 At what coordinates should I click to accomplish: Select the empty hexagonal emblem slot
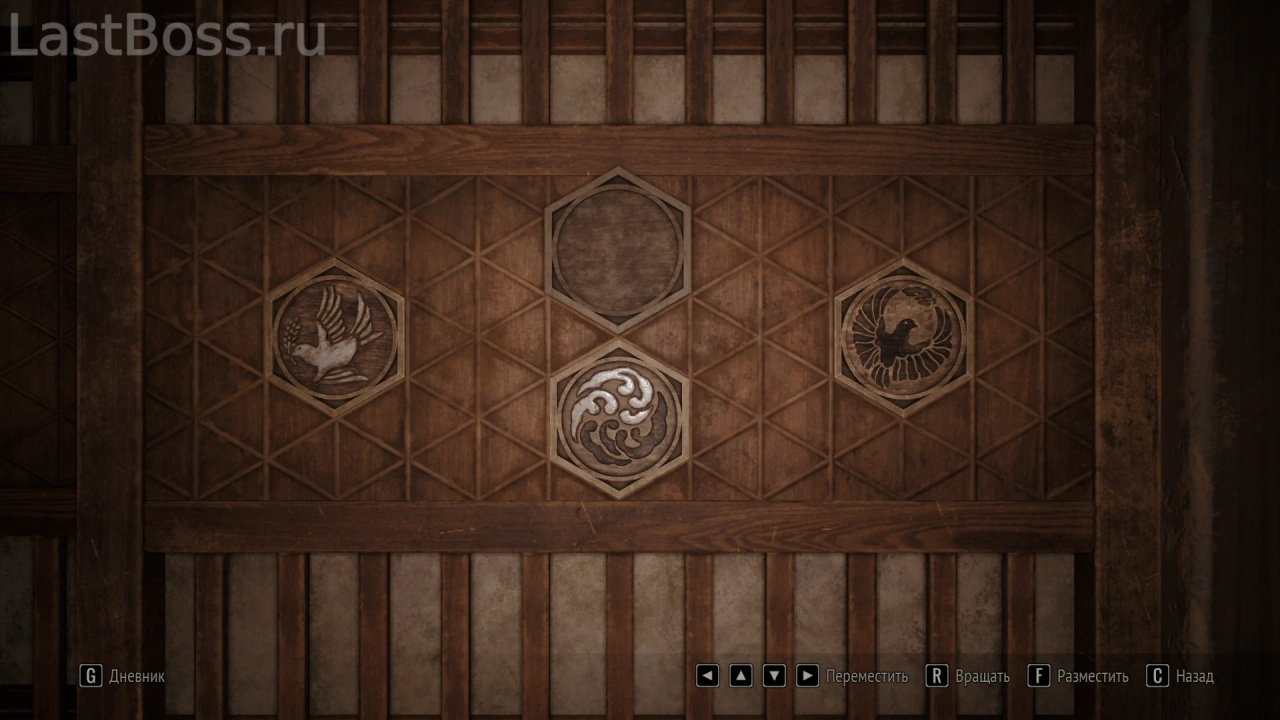pos(617,250)
